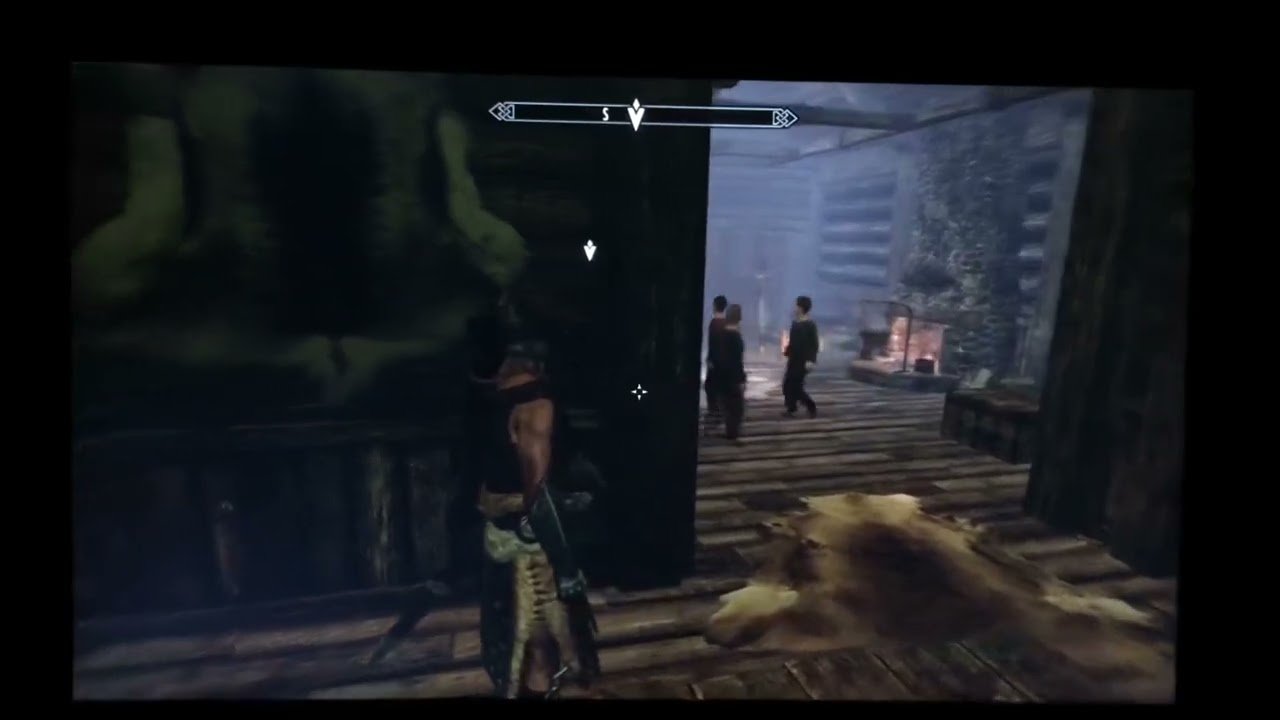Click the crosshair reticle in screen center

639,392
